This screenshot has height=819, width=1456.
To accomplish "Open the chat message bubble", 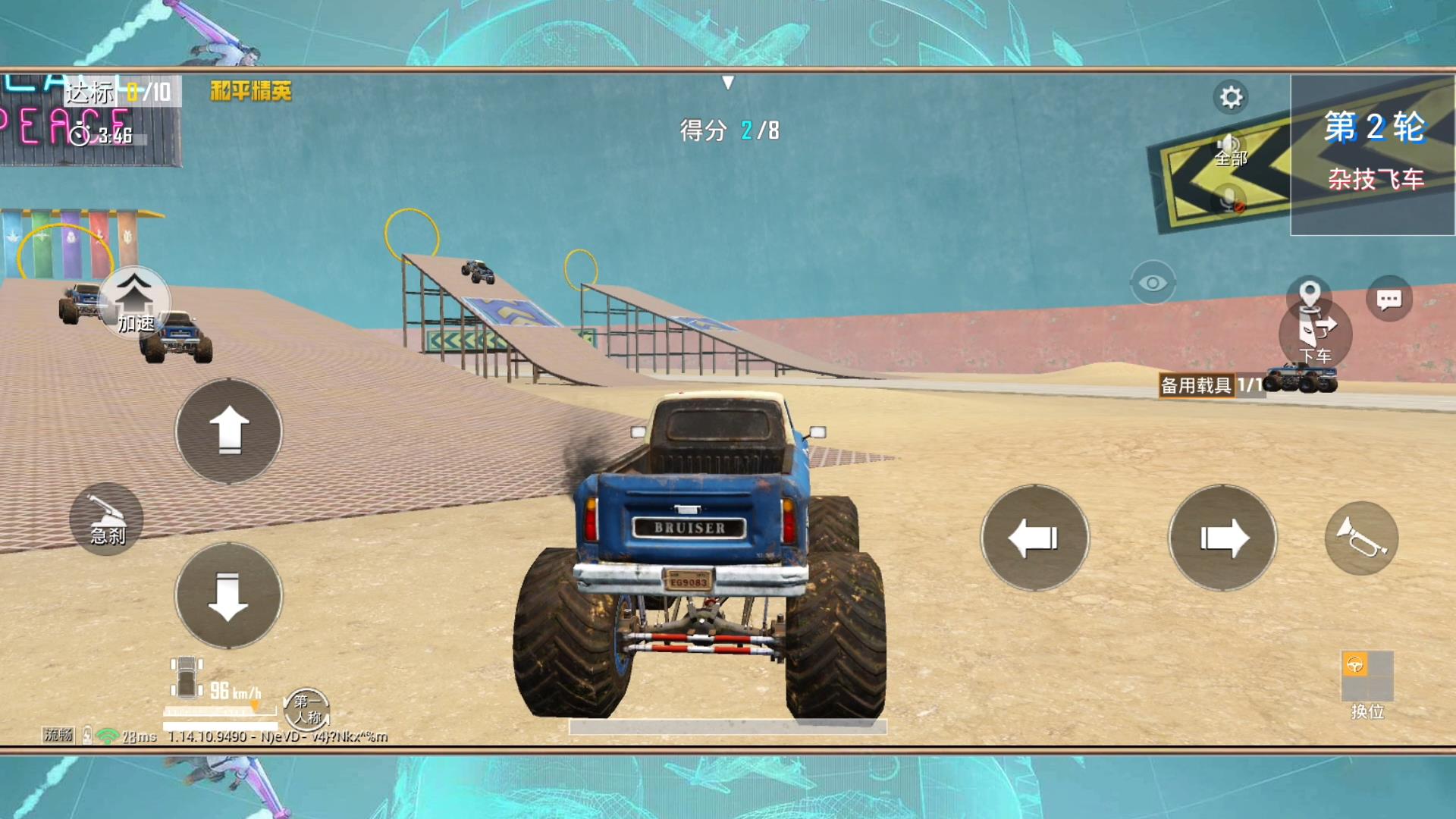I will pos(1389,299).
